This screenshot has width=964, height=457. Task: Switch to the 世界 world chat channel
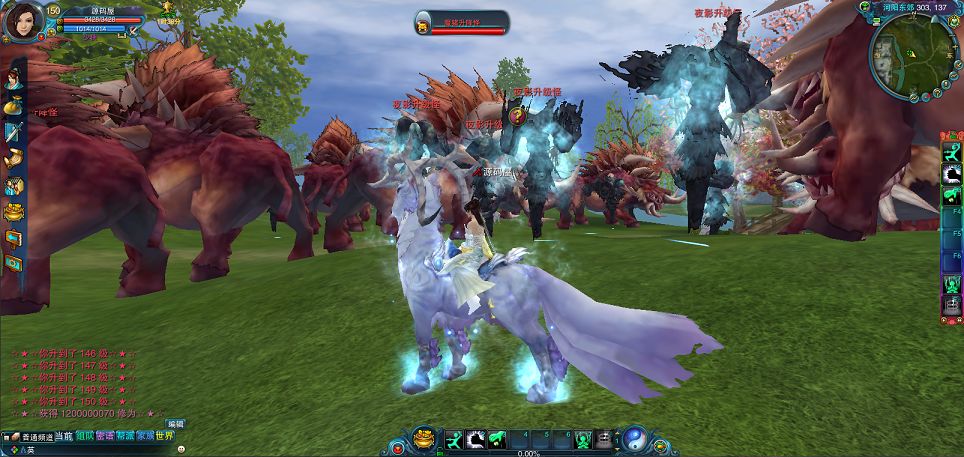coord(165,436)
